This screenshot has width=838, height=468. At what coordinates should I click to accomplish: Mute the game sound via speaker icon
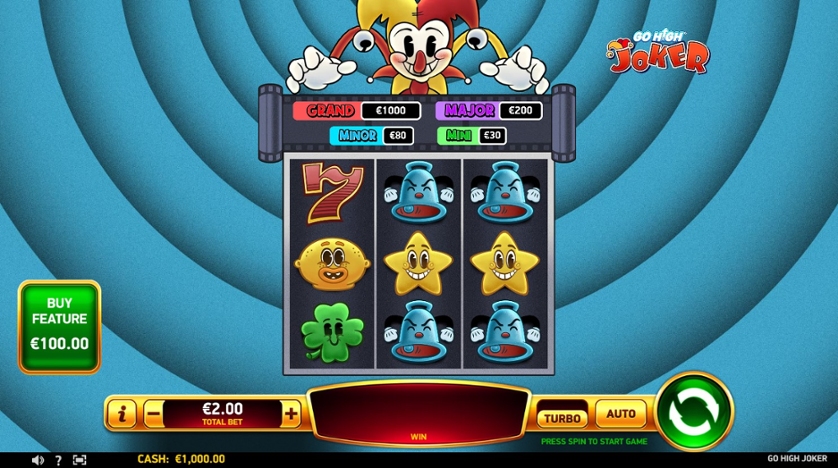(x=38, y=460)
